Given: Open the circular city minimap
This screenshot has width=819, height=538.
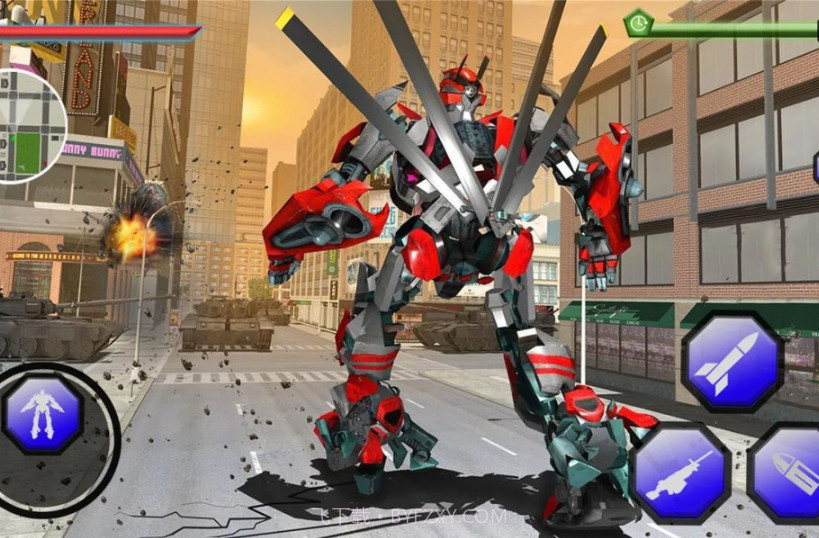Looking at the screenshot, I should tap(28, 124).
